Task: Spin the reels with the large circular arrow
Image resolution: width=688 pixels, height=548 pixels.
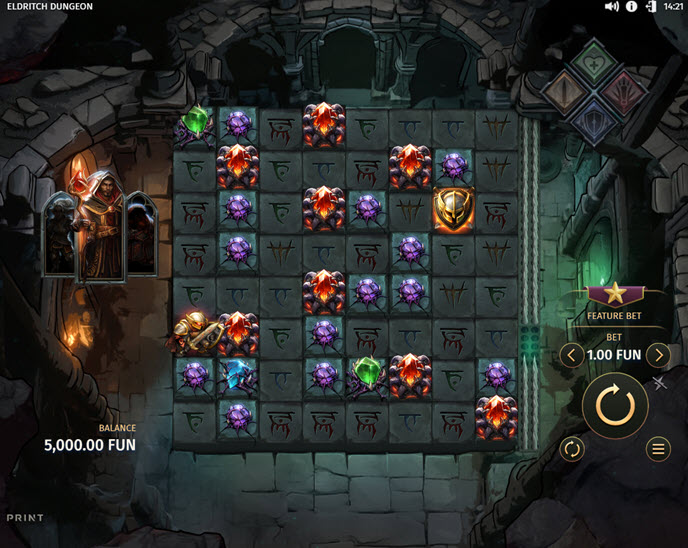Action: 615,405
